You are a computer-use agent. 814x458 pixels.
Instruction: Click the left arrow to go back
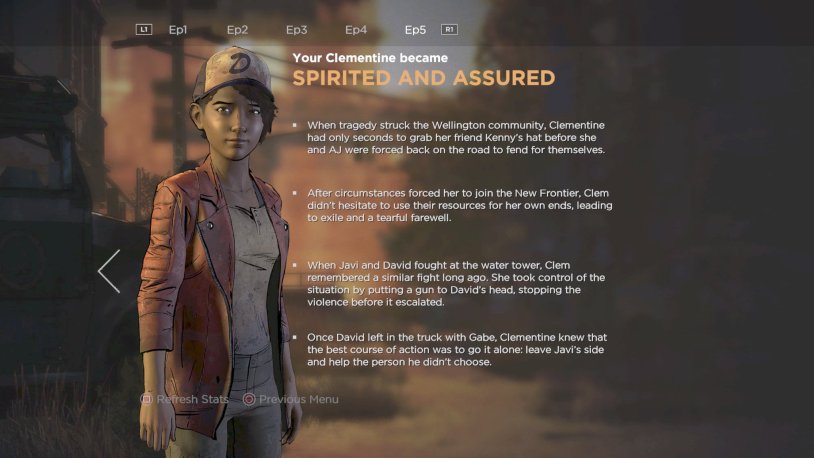pos(109,271)
